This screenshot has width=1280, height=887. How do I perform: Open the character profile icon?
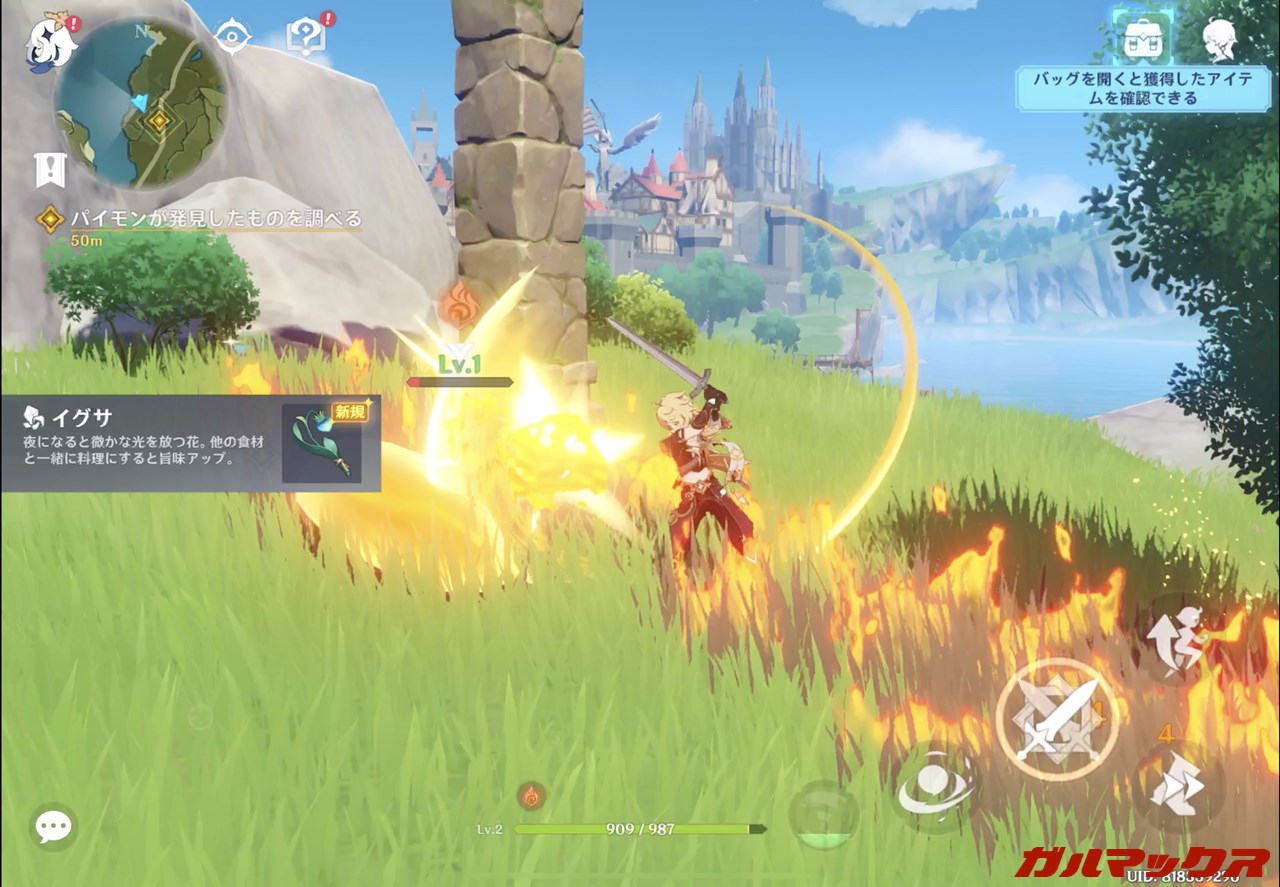tap(1220, 40)
